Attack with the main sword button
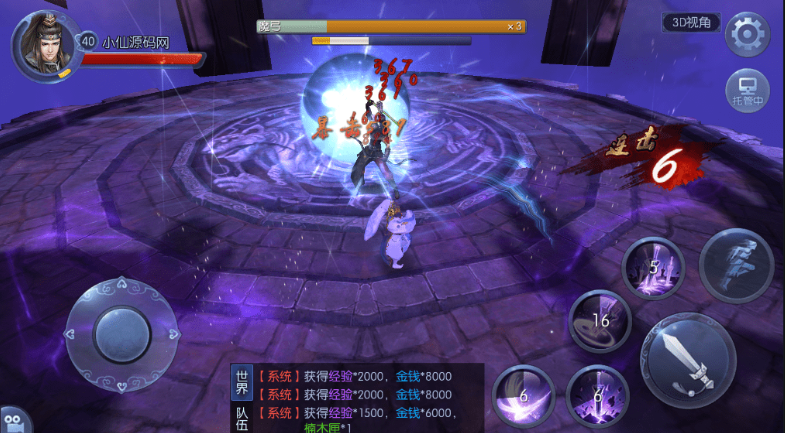Viewport: 785px width, 433px height. (x=687, y=356)
